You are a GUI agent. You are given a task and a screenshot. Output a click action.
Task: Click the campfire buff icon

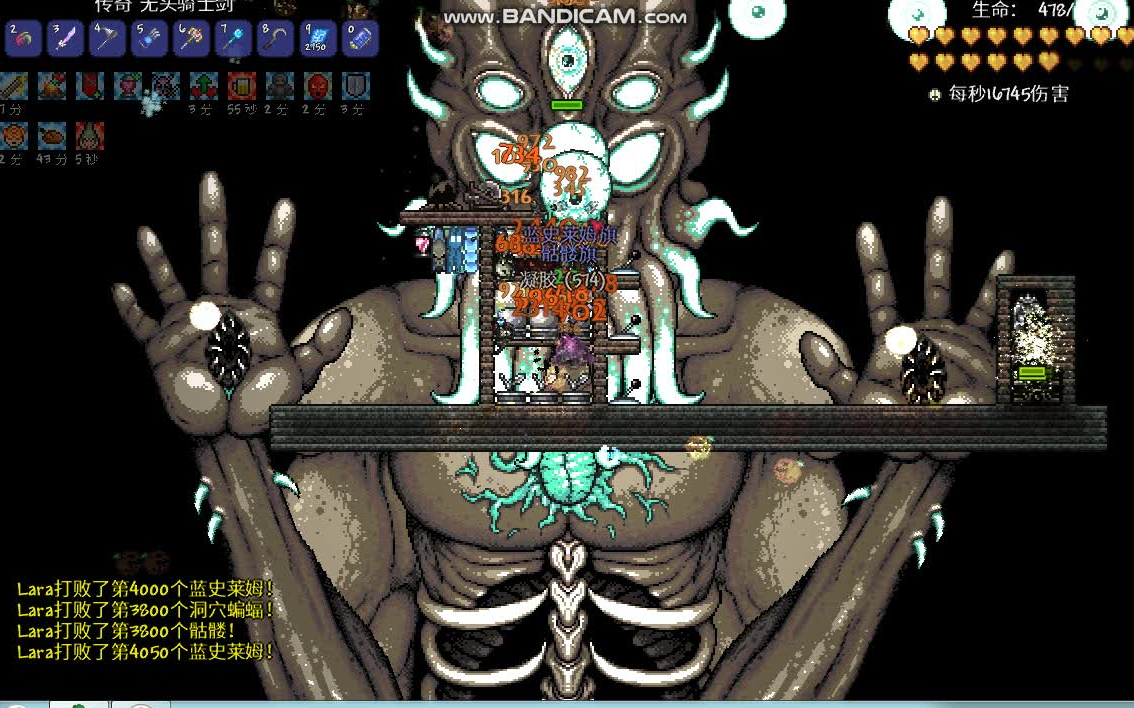pyautogui.click(x=52, y=86)
